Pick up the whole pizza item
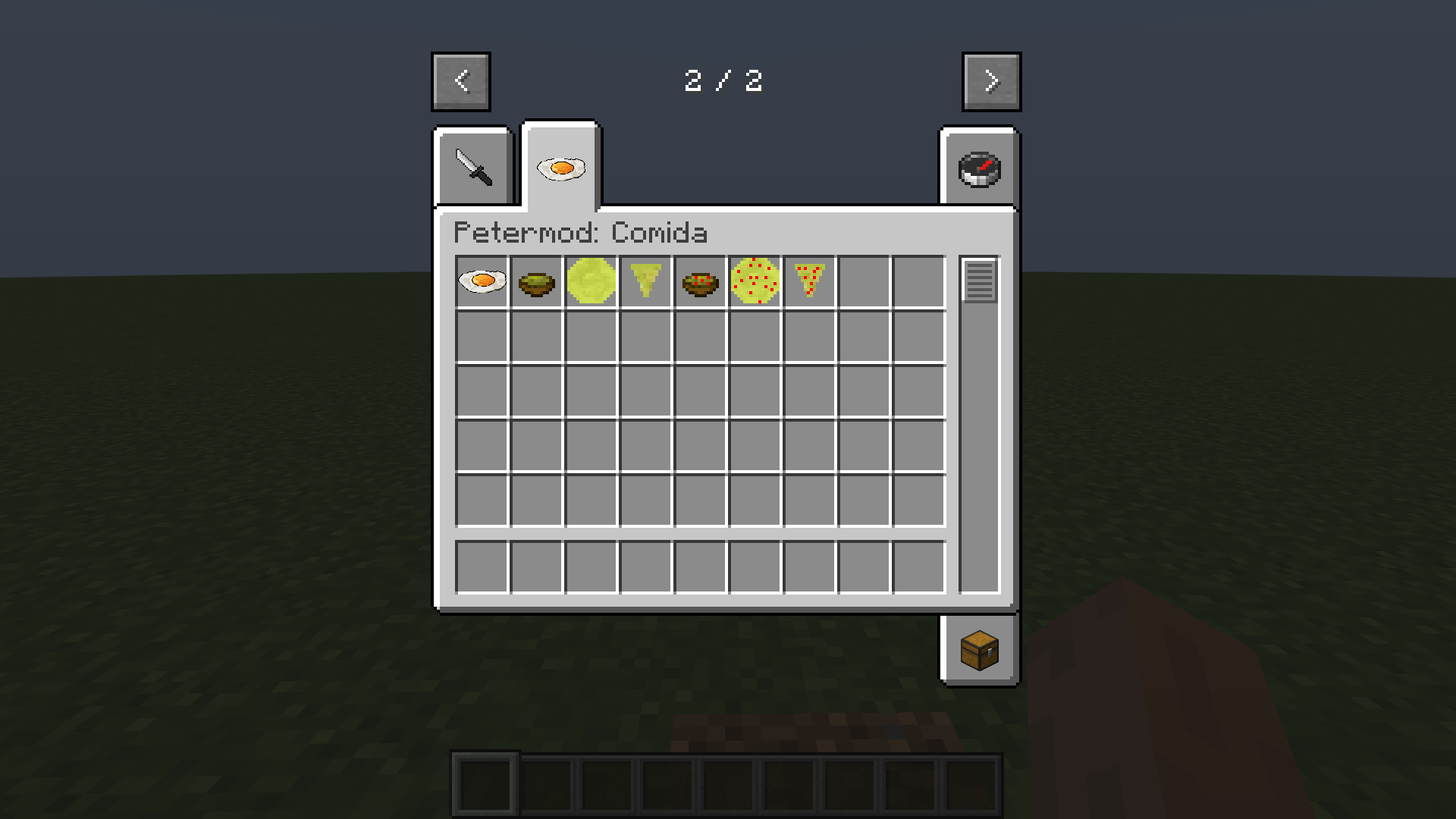This screenshot has height=819, width=1456. [755, 281]
